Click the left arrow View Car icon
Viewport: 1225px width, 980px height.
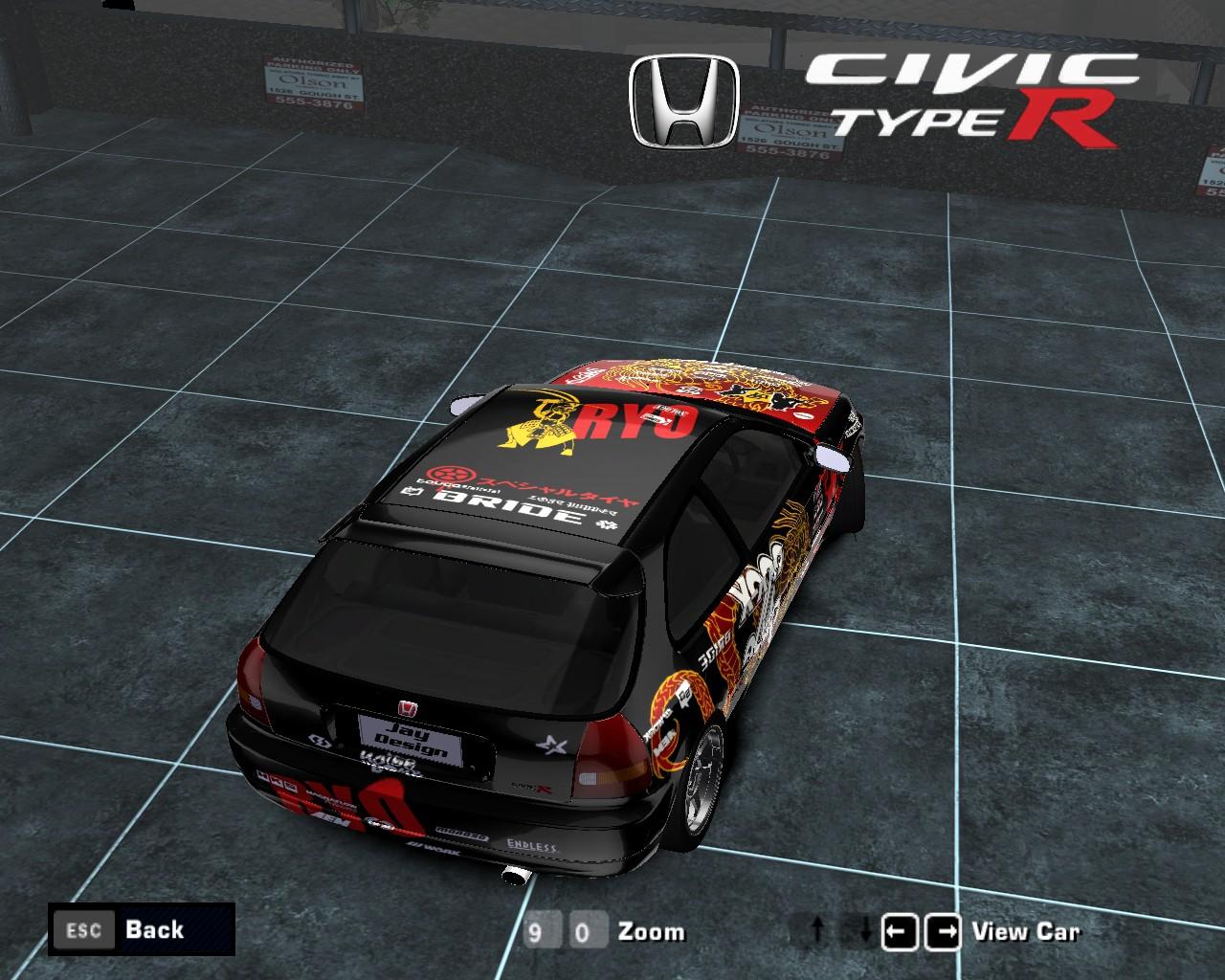901,929
